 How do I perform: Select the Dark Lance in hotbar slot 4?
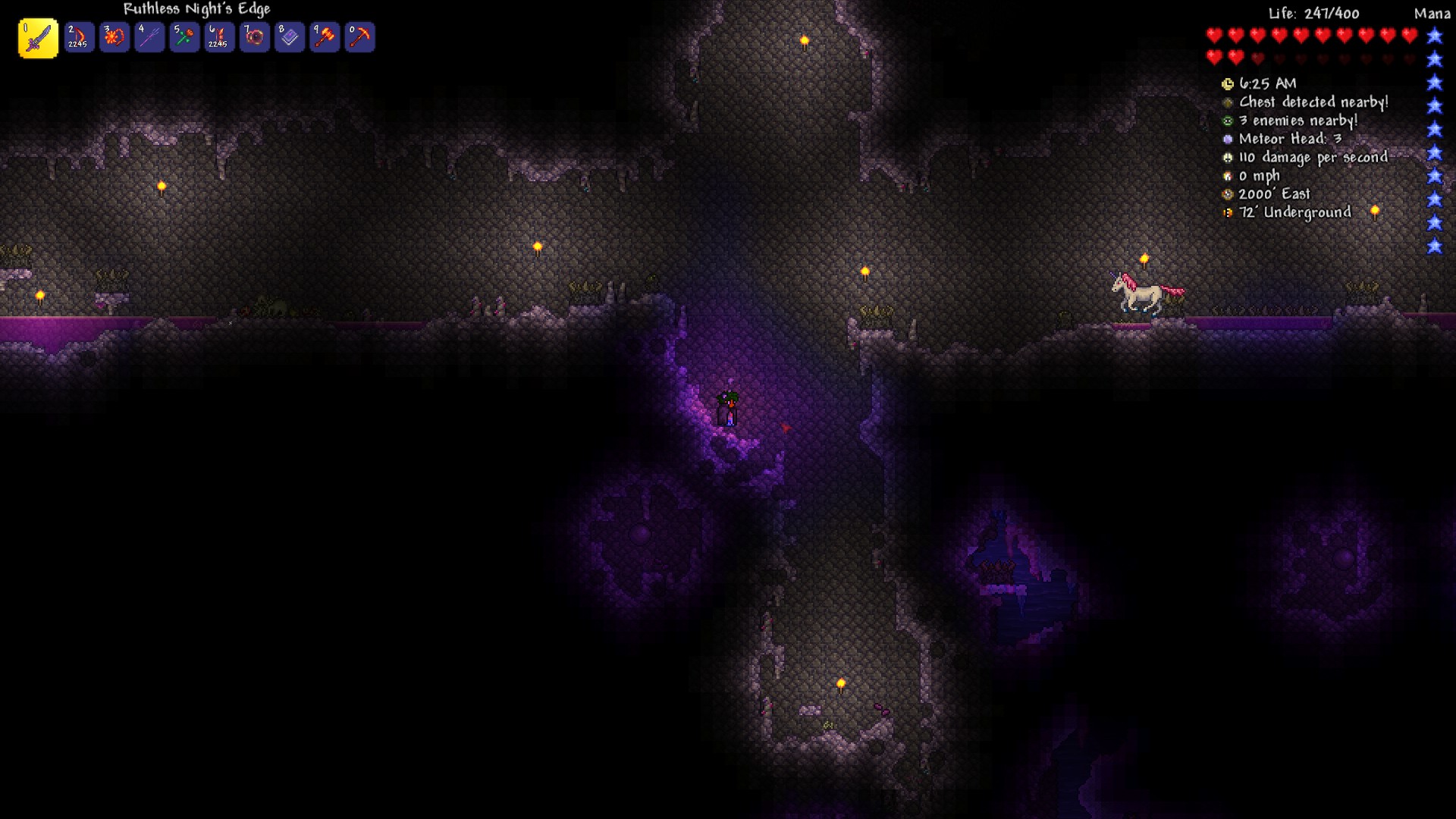(149, 38)
